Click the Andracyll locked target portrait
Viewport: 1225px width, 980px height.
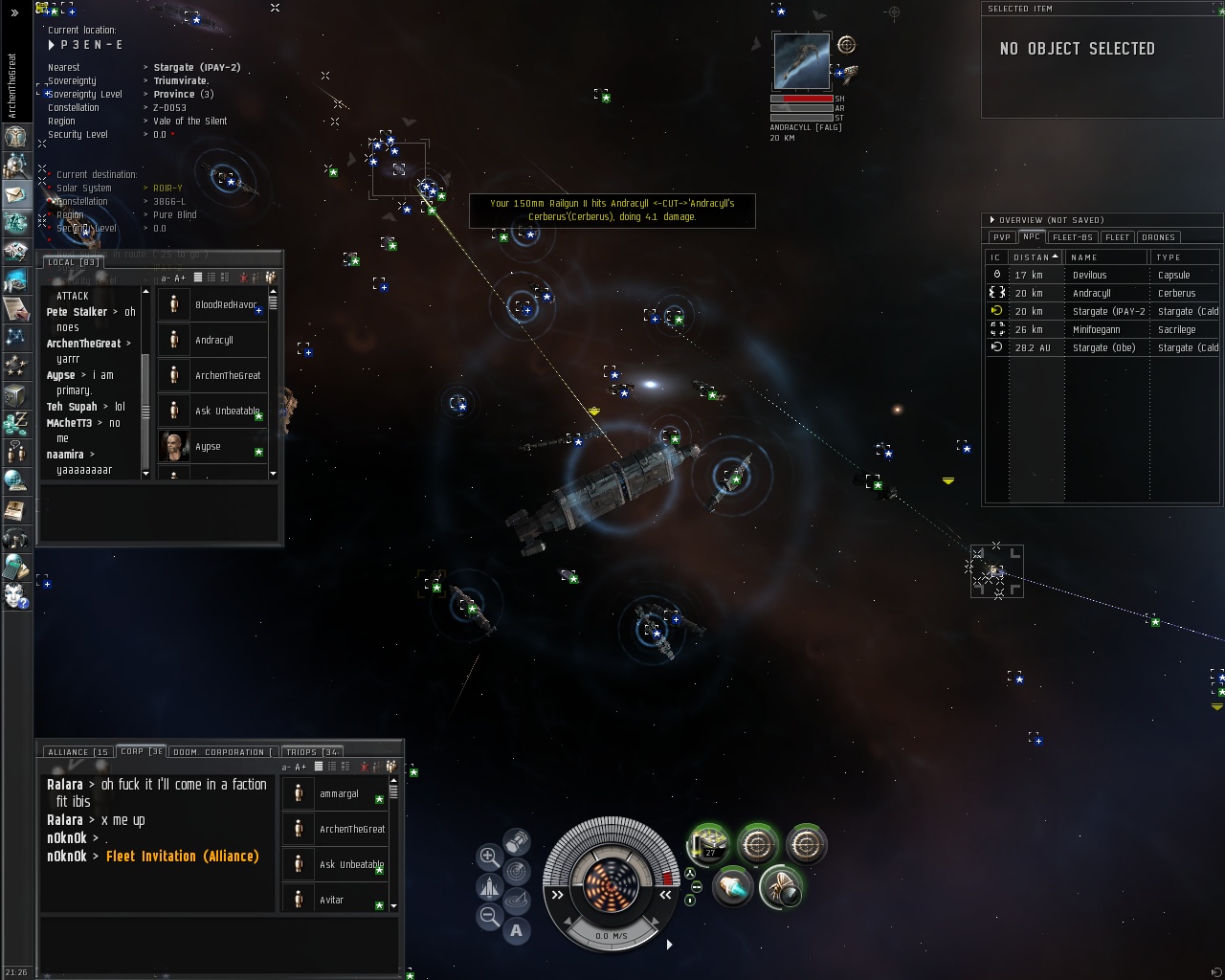click(x=801, y=63)
